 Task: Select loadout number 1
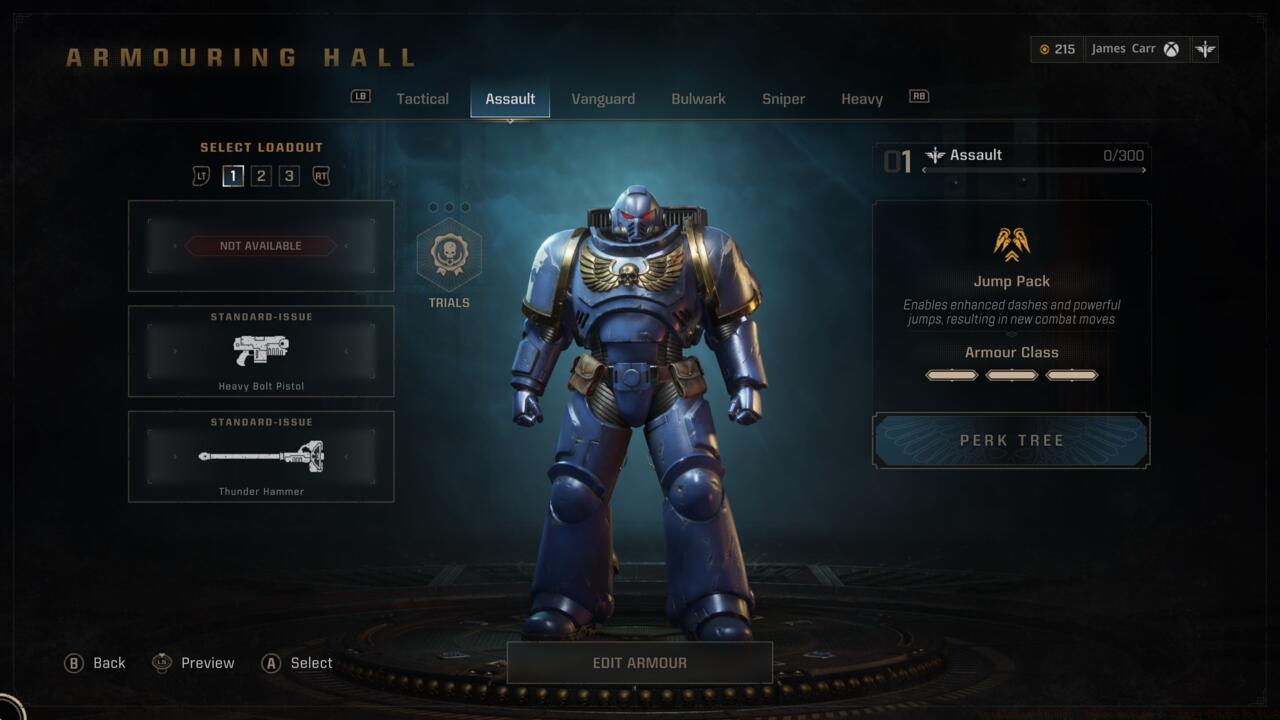233,176
